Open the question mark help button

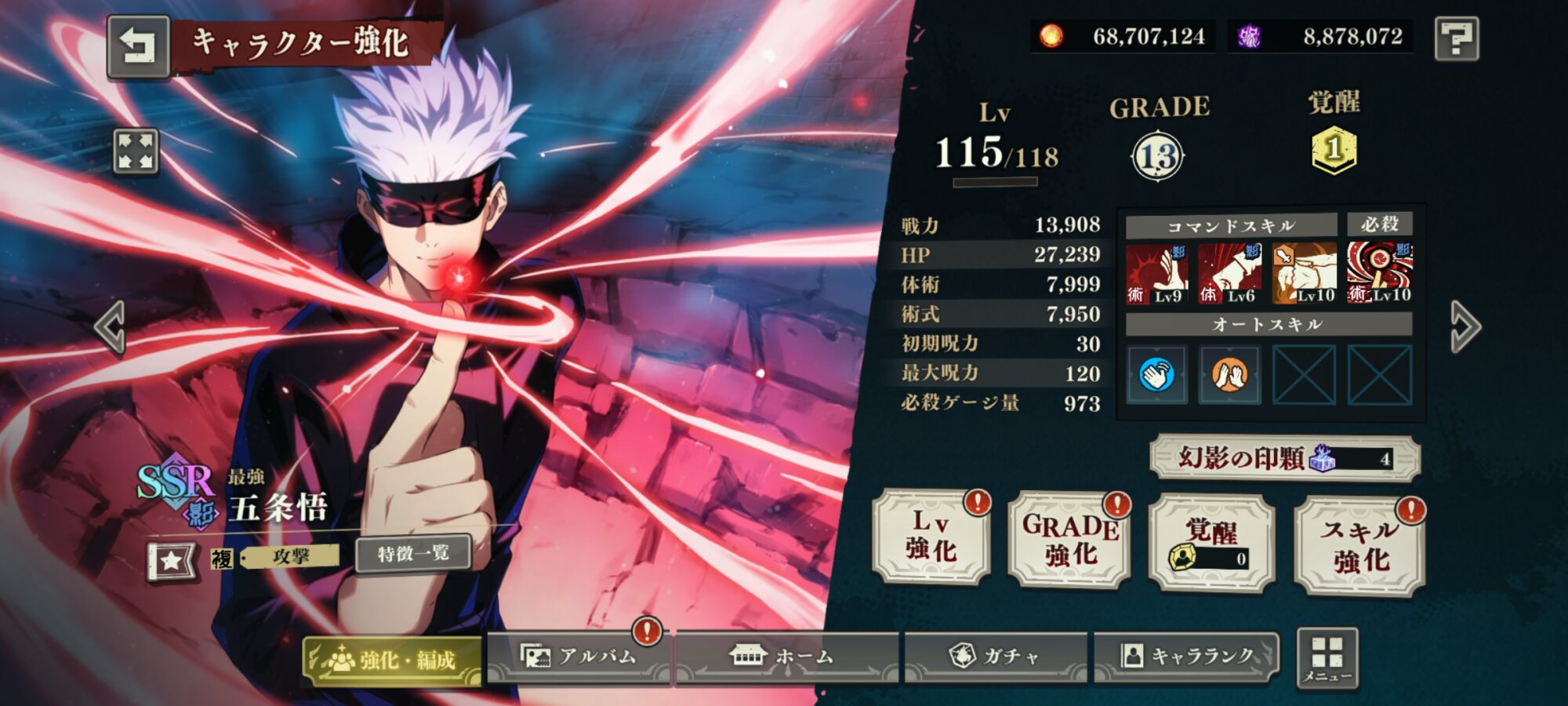[1456, 38]
